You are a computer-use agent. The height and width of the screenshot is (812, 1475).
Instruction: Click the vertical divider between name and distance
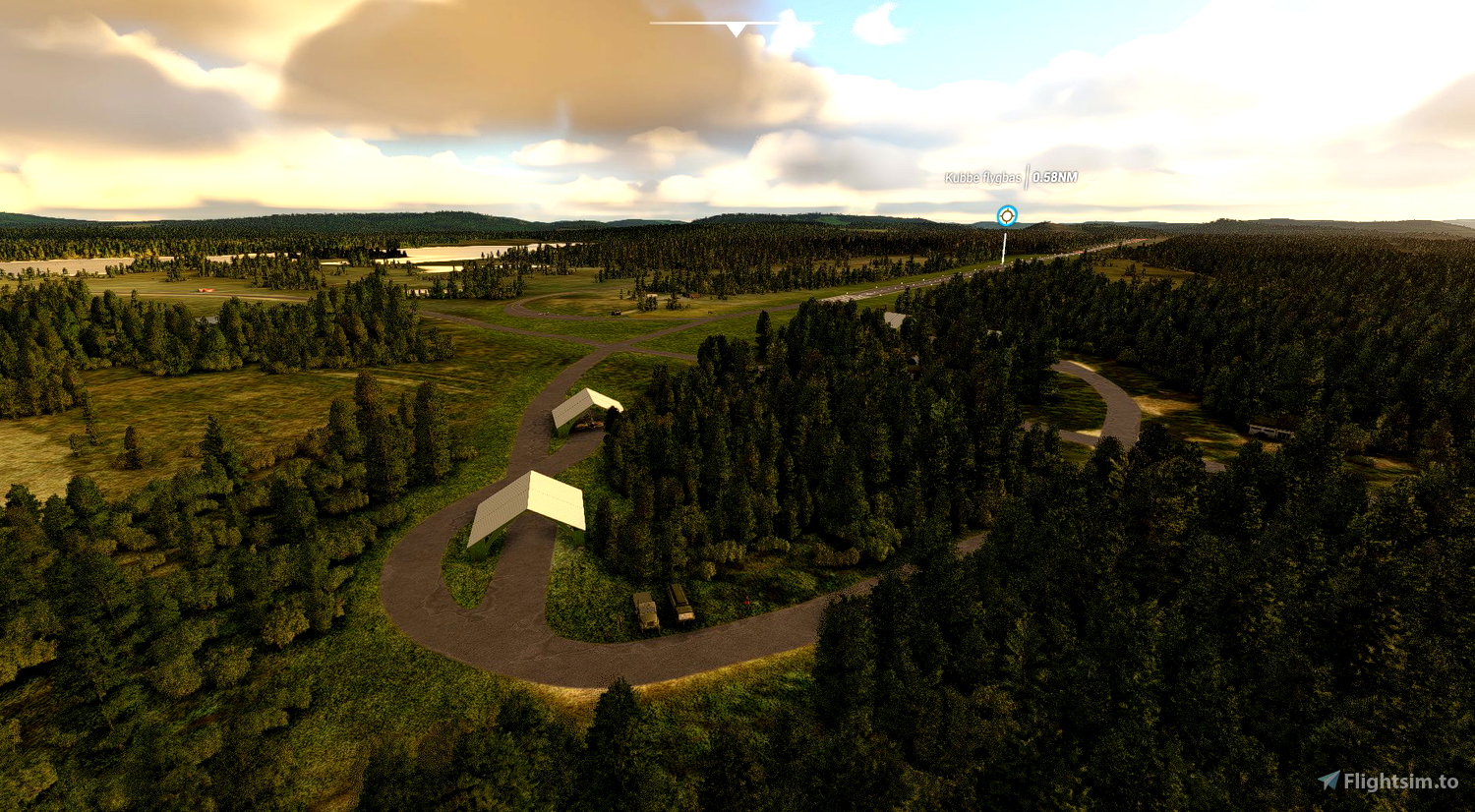click(1027, 179)
